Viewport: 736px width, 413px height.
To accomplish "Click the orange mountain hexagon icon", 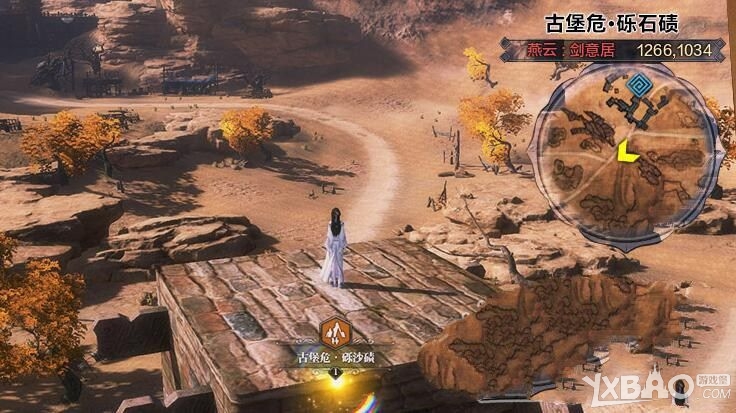I will click(x=334, y=331).
